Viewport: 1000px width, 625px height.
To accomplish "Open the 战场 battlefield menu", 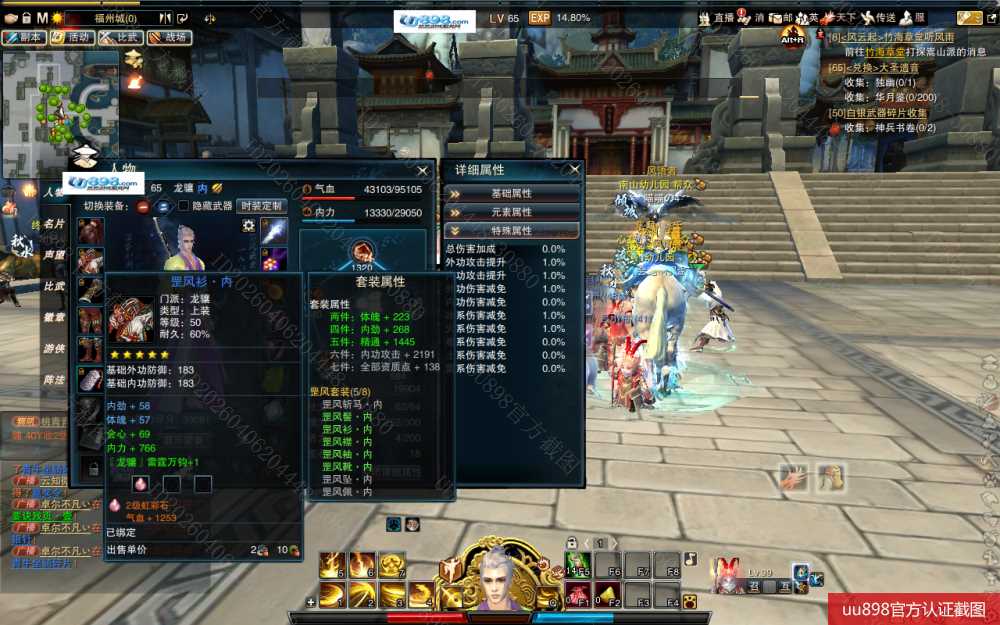I will coord(169,37).
